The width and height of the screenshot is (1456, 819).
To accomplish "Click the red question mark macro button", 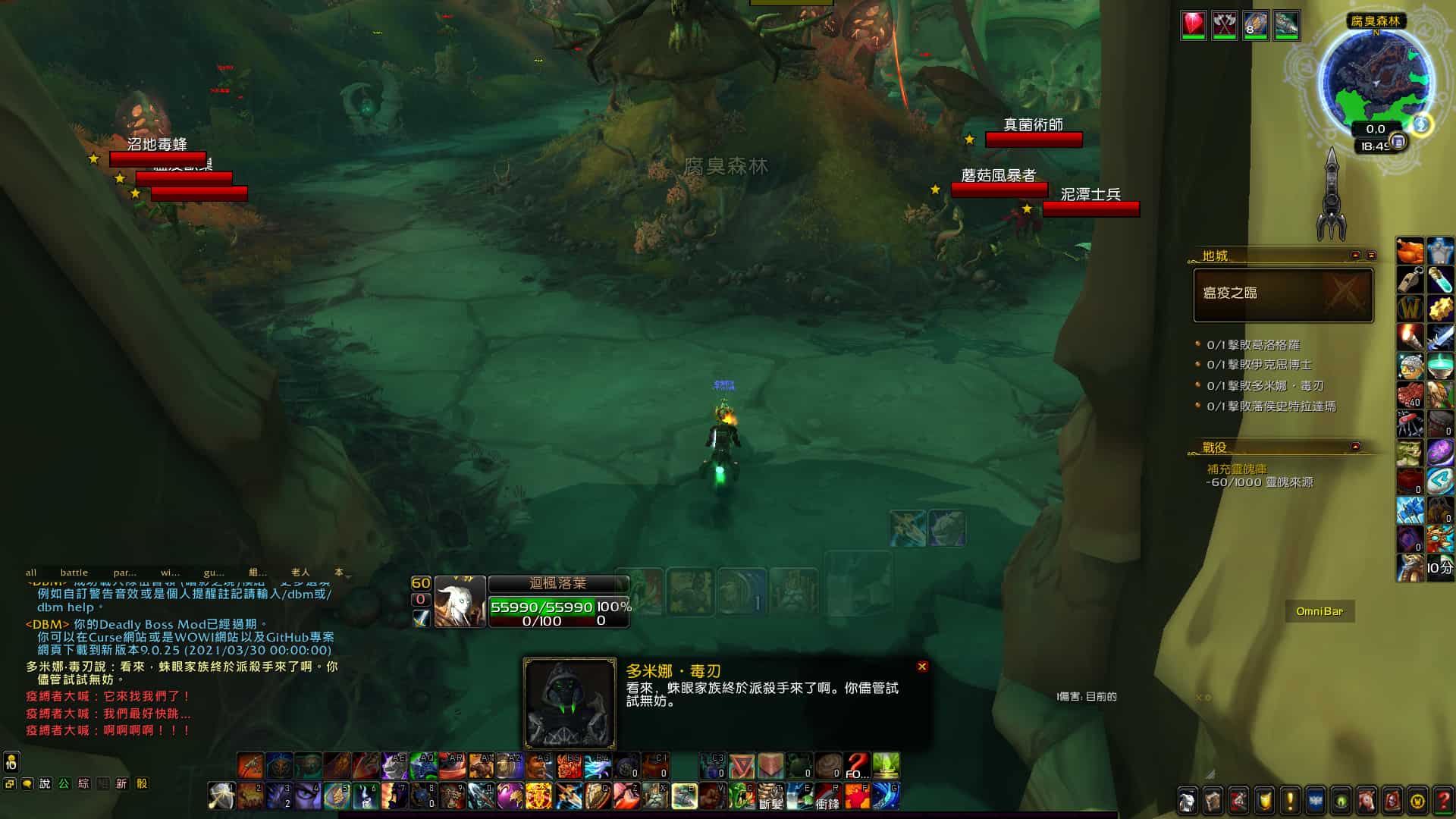I will point(857,765).
